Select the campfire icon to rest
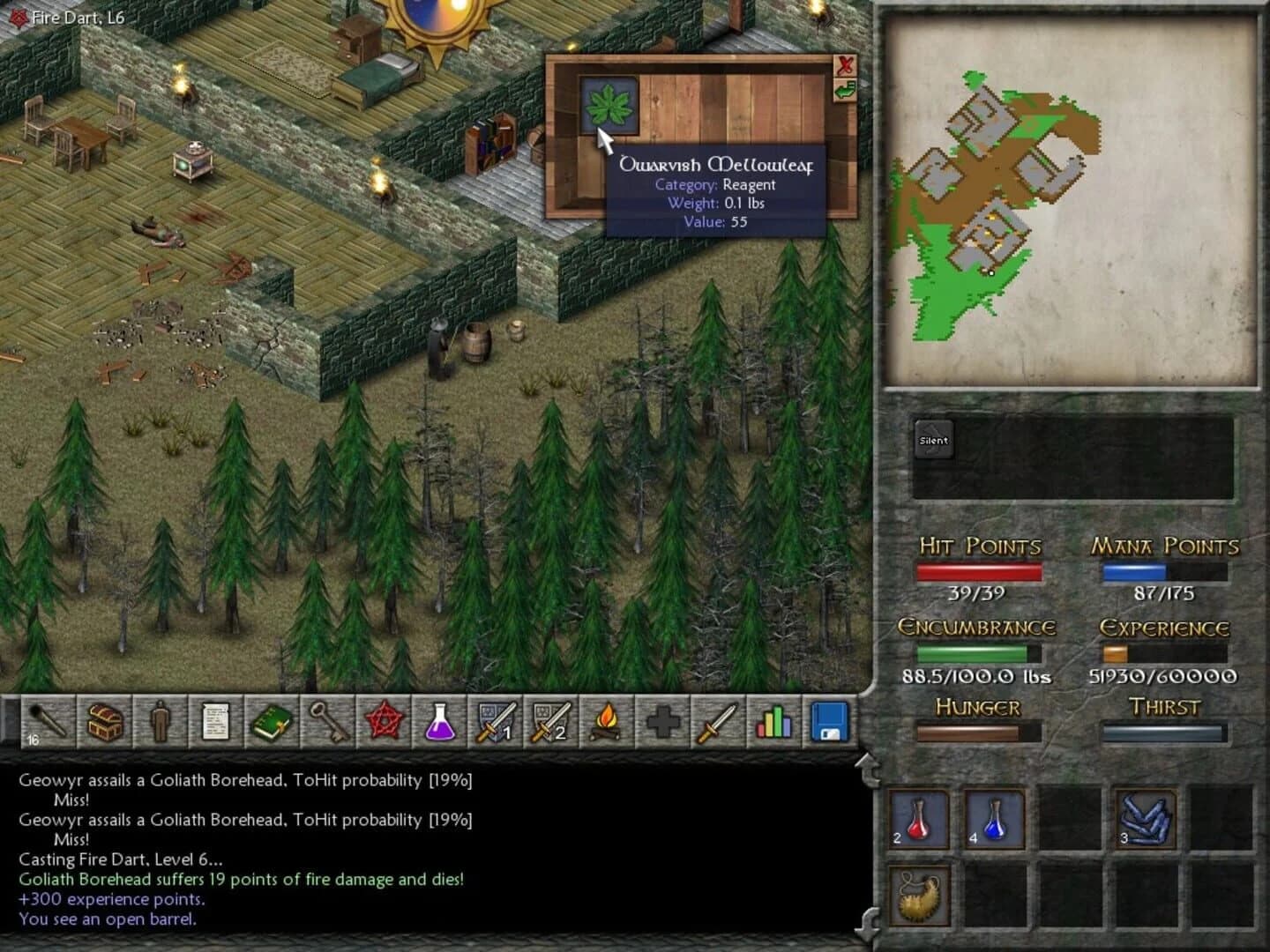Image resolution: width=1270 pixels, height=952 pixels. [605, 722]
